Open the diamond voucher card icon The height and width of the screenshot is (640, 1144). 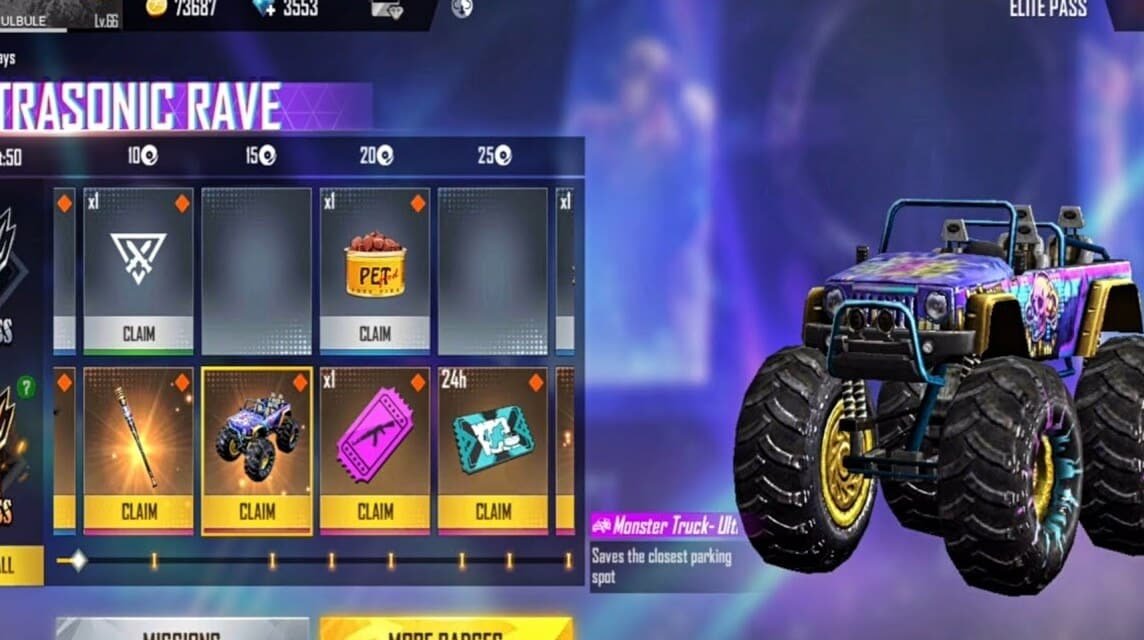pyautogui.click(x=387, y=9)
